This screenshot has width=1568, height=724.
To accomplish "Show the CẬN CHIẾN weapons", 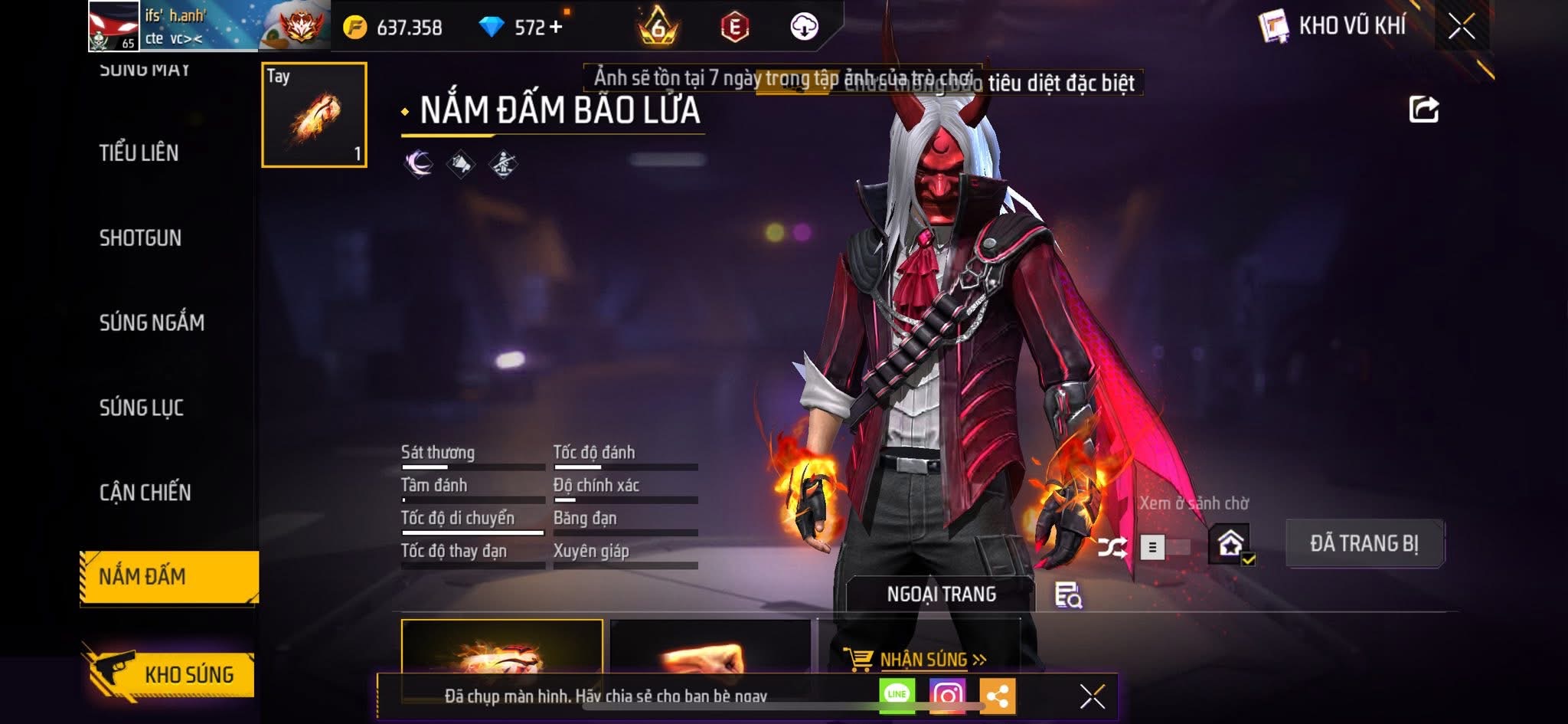I will pos(145,493).
